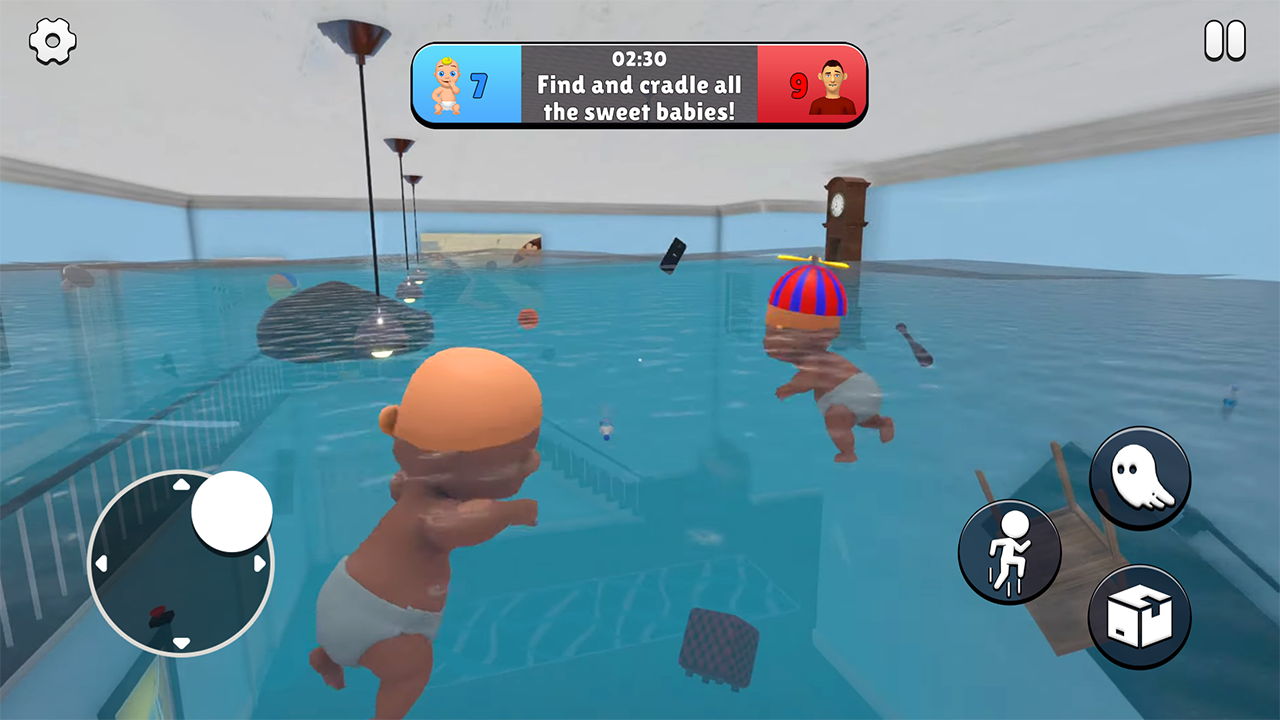Select the 02:30 match timer
The height and width of the screenshot is (720, 1280).
tap(640, 58)
